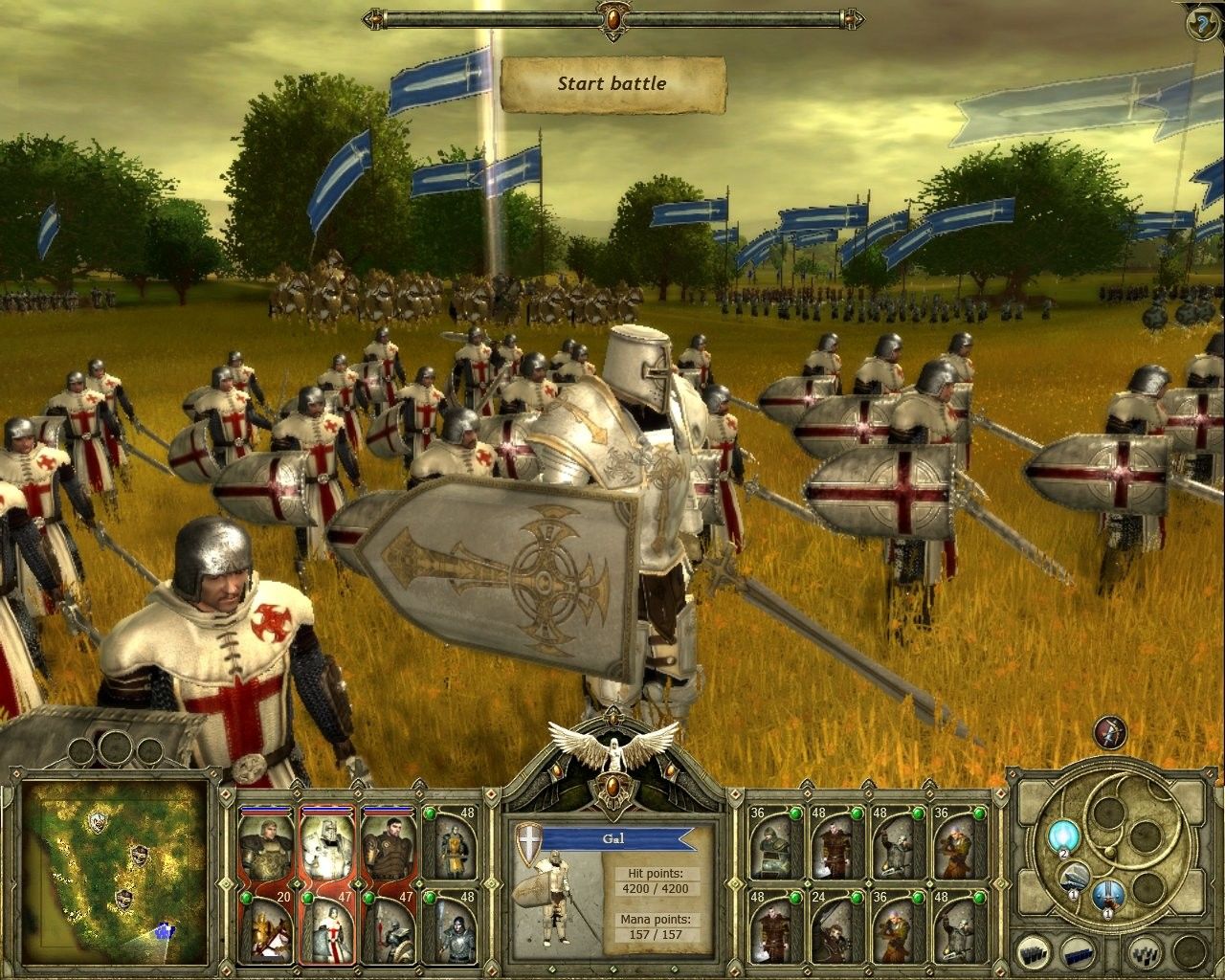Choose the dark block formation button

point(1036,954)
